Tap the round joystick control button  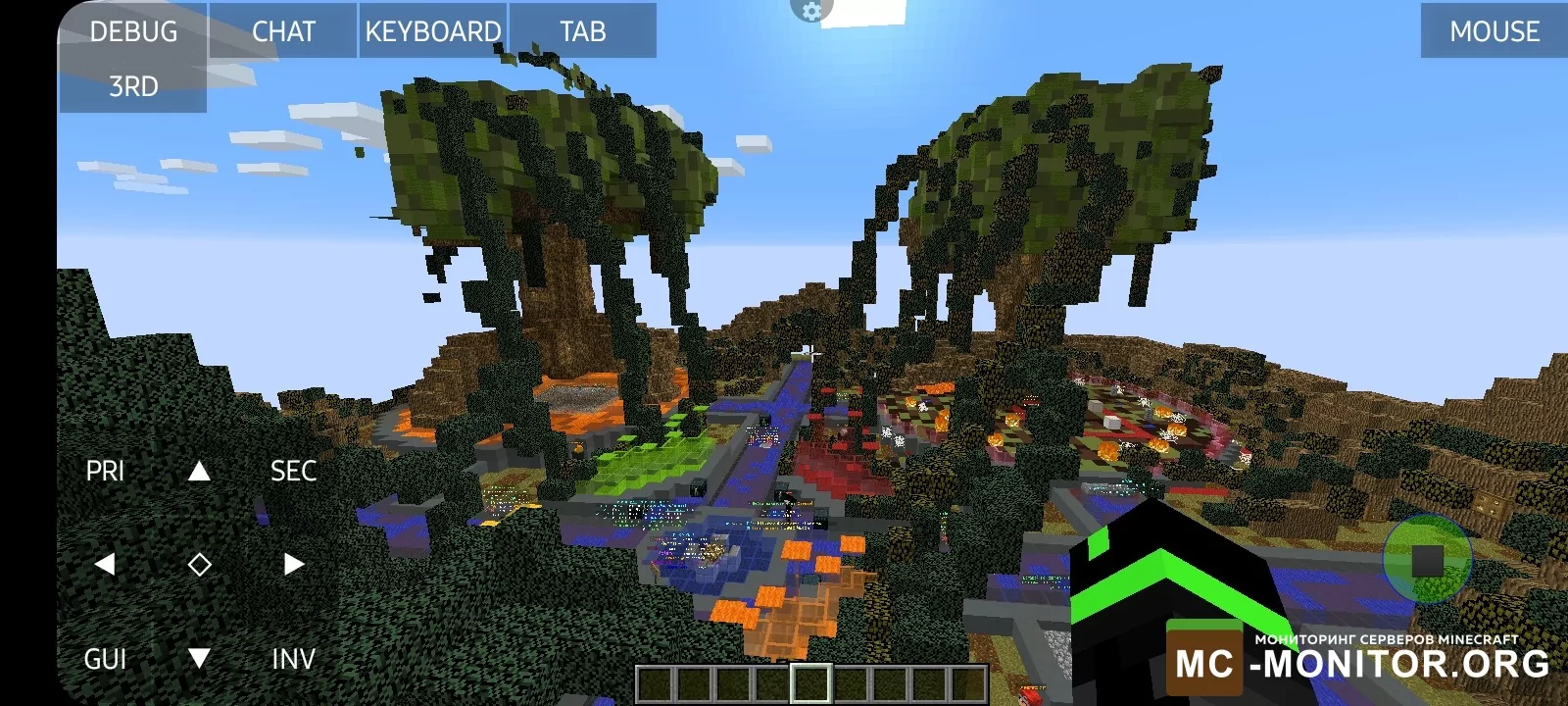pyautogui.click(x=1427, y=560)
